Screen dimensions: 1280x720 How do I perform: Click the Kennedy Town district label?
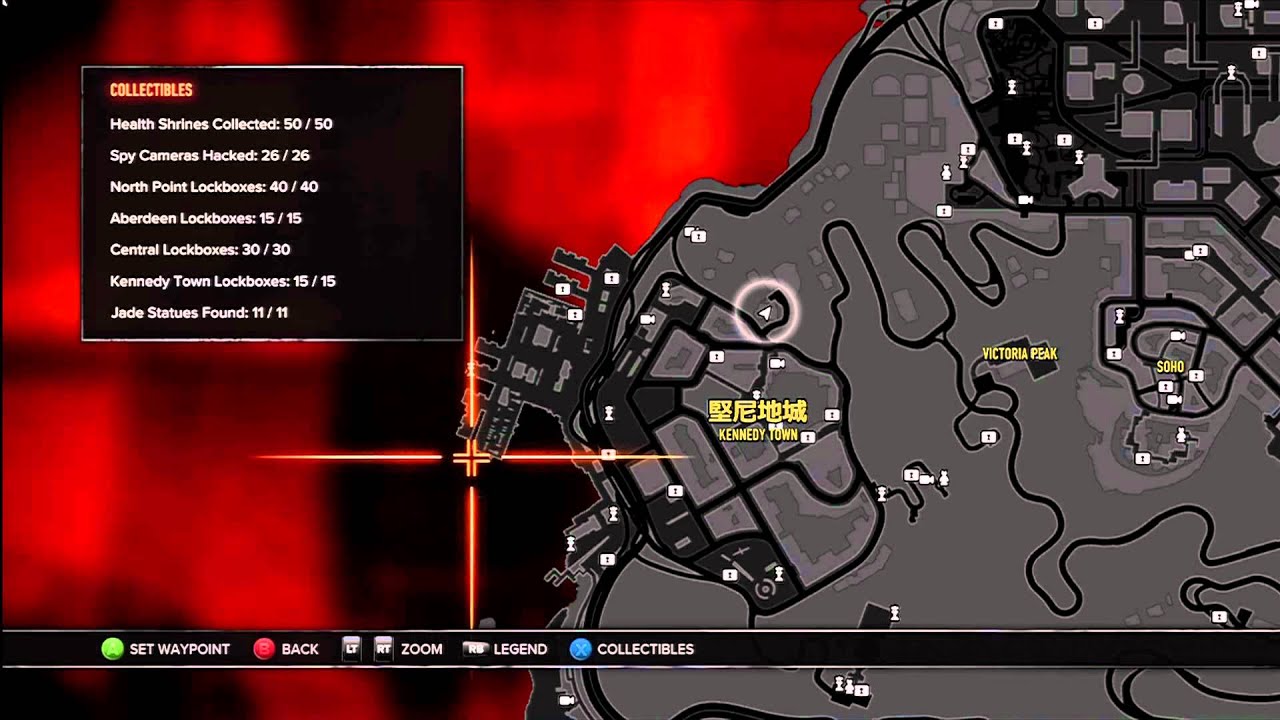pos(758,434)
